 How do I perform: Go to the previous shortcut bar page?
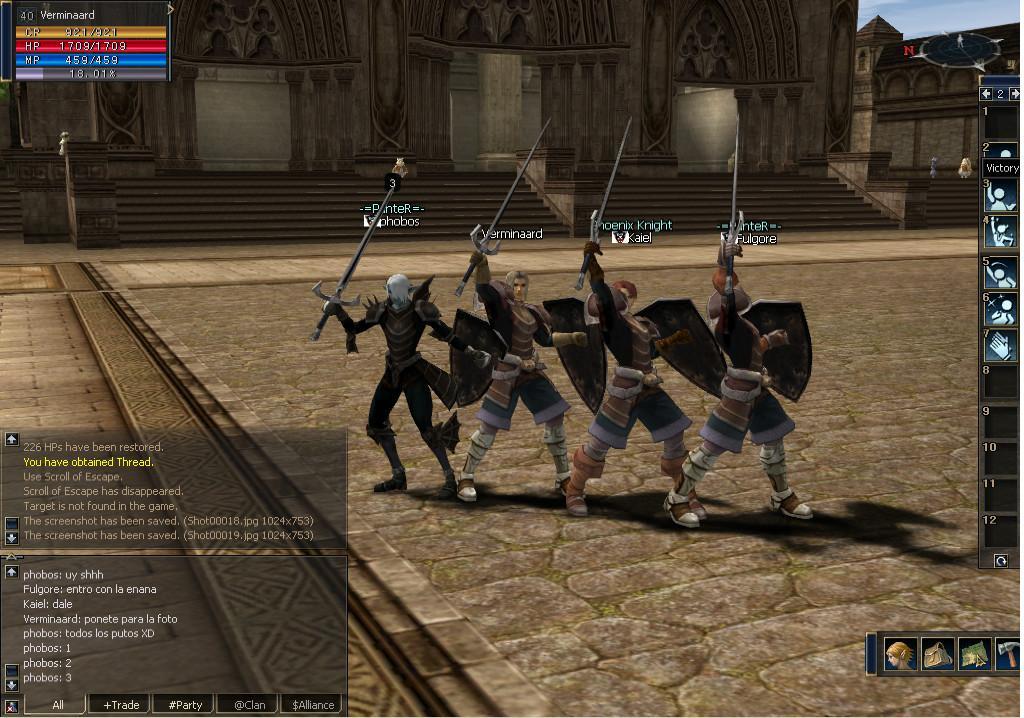(986, 94)
